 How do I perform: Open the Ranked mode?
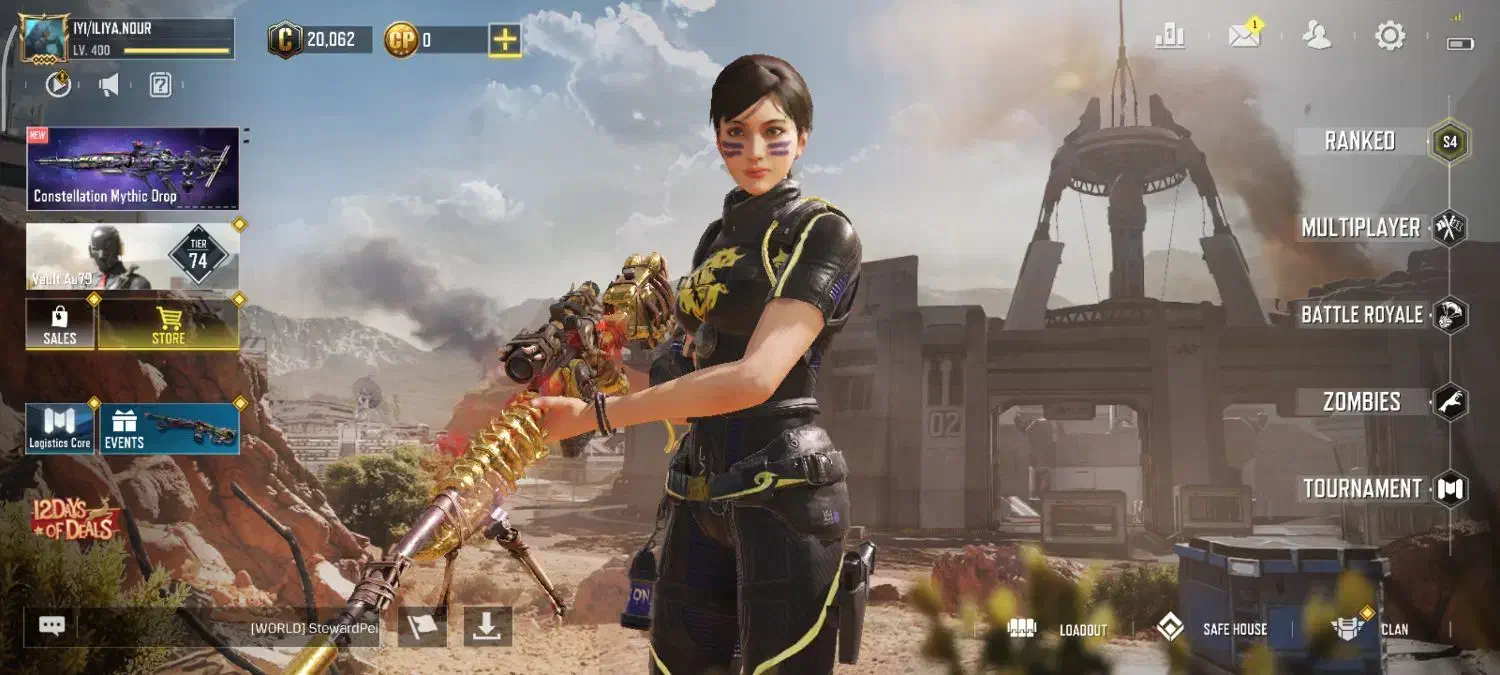pyautogui.click(x=1360, y=141)
